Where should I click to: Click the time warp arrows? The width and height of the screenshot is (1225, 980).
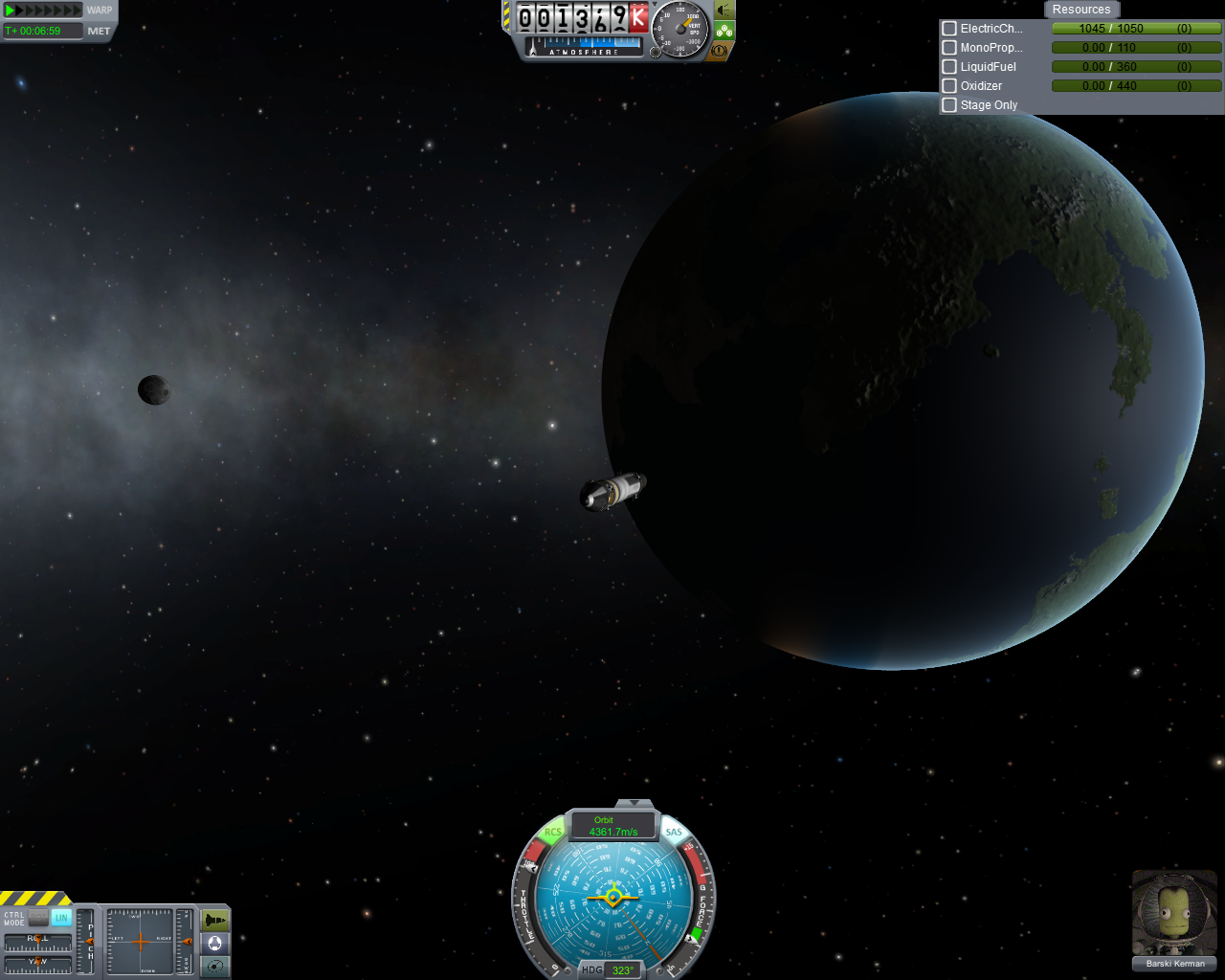44,11
